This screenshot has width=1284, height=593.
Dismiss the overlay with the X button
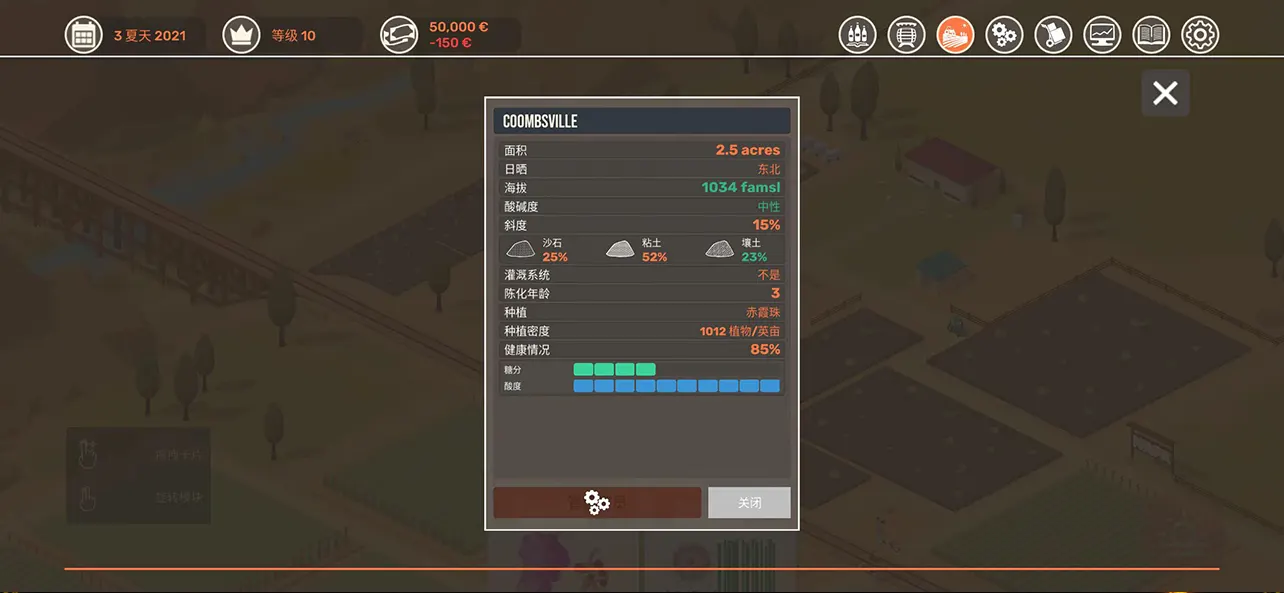click(1165, 93)
